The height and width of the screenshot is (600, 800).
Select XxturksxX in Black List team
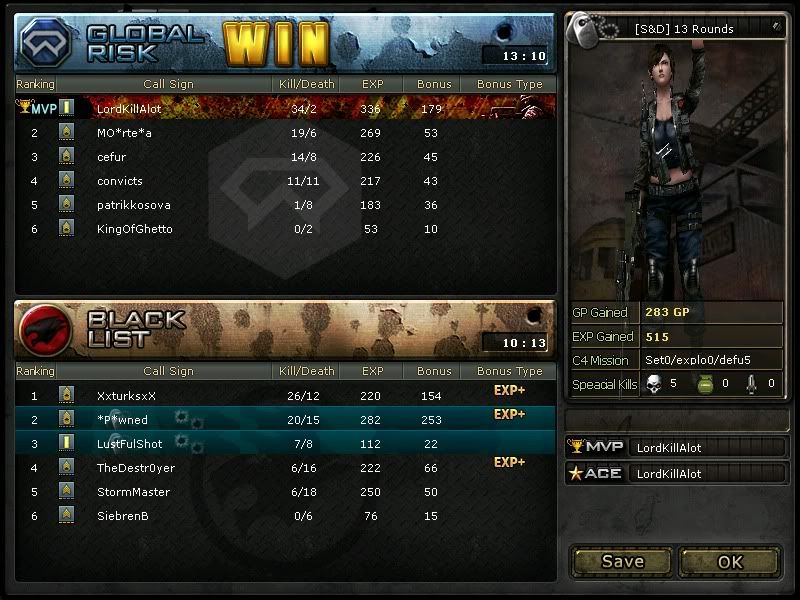coord(285,395)
